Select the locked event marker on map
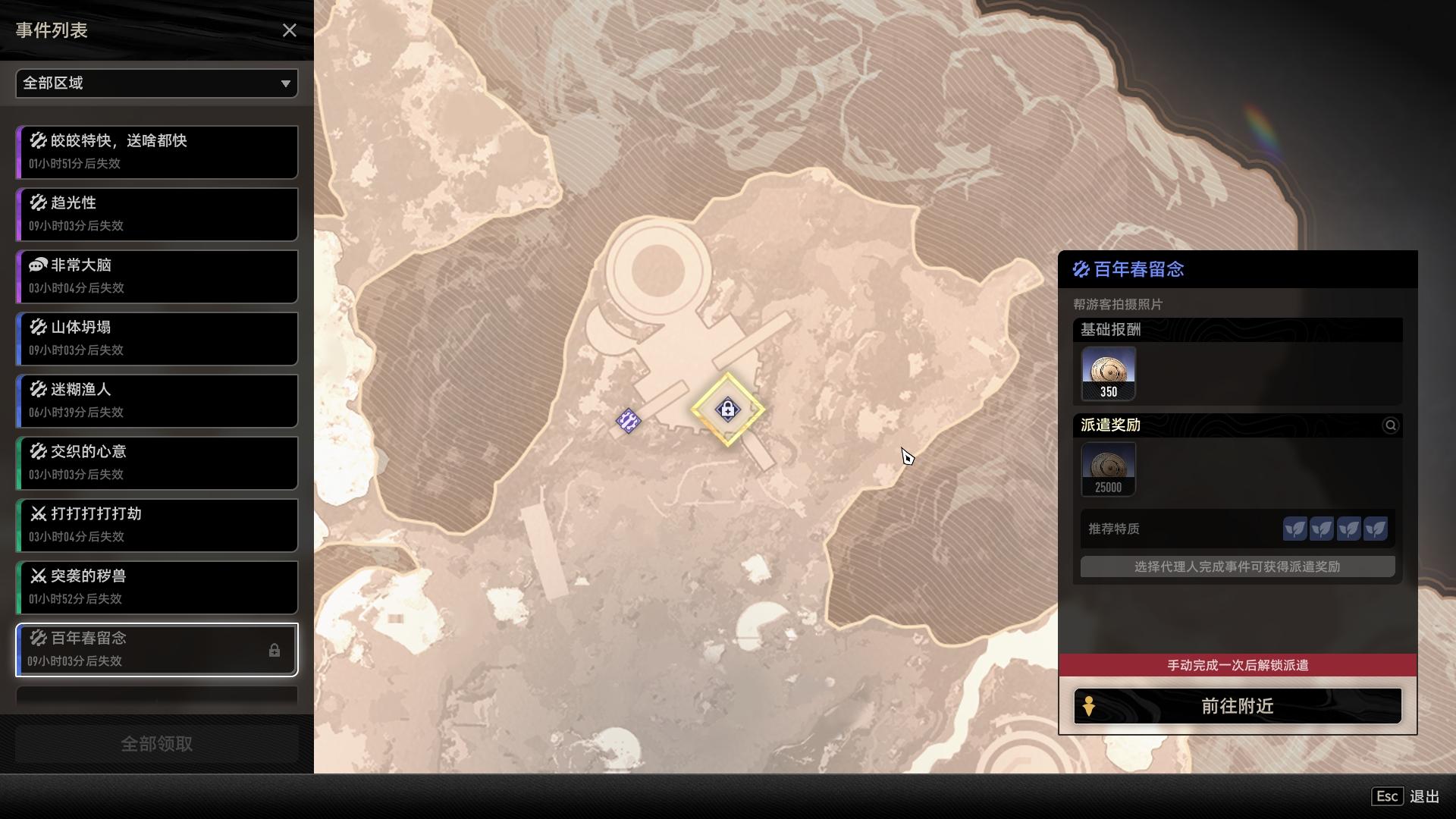This screenshot has height=819, width=1456. 728,409
